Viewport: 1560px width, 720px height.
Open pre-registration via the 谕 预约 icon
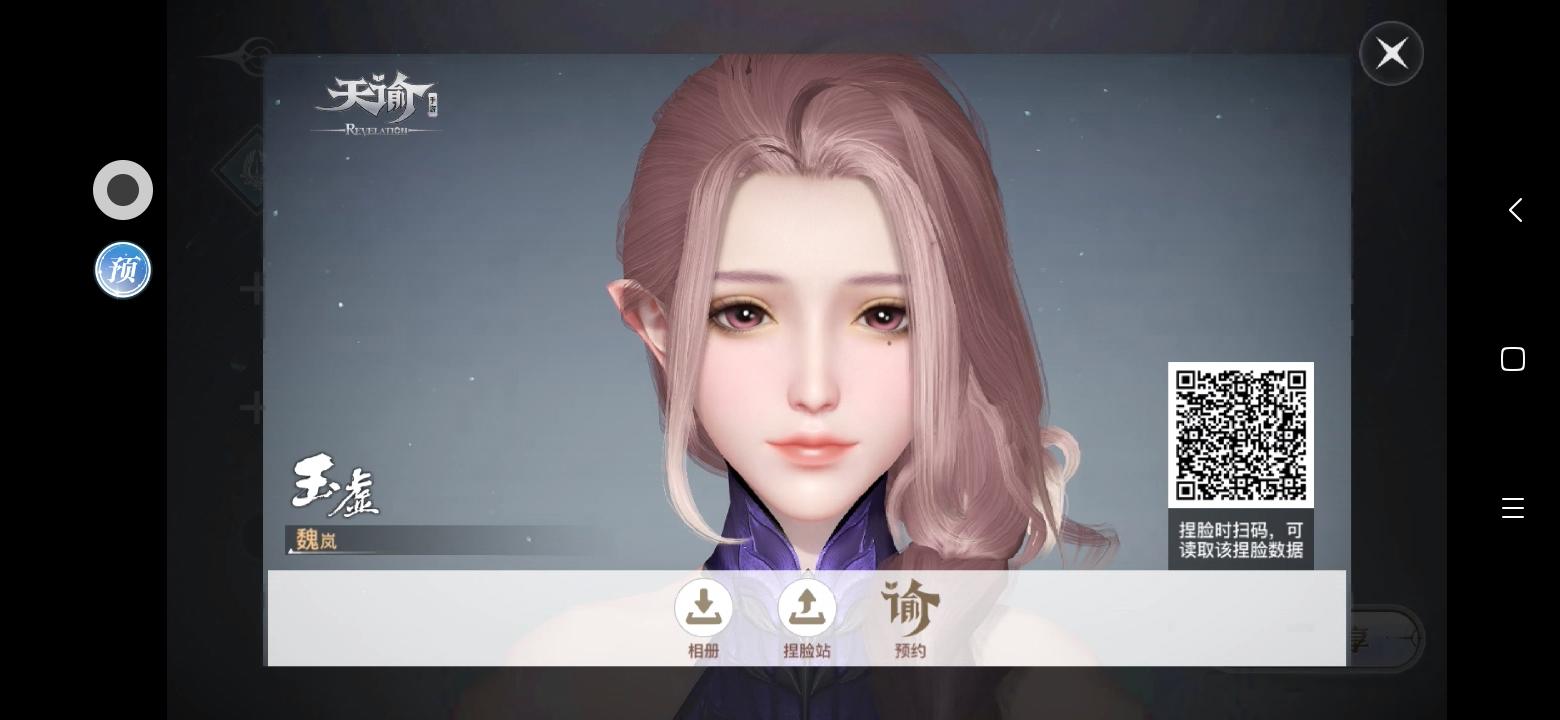[x=910, y=607]
